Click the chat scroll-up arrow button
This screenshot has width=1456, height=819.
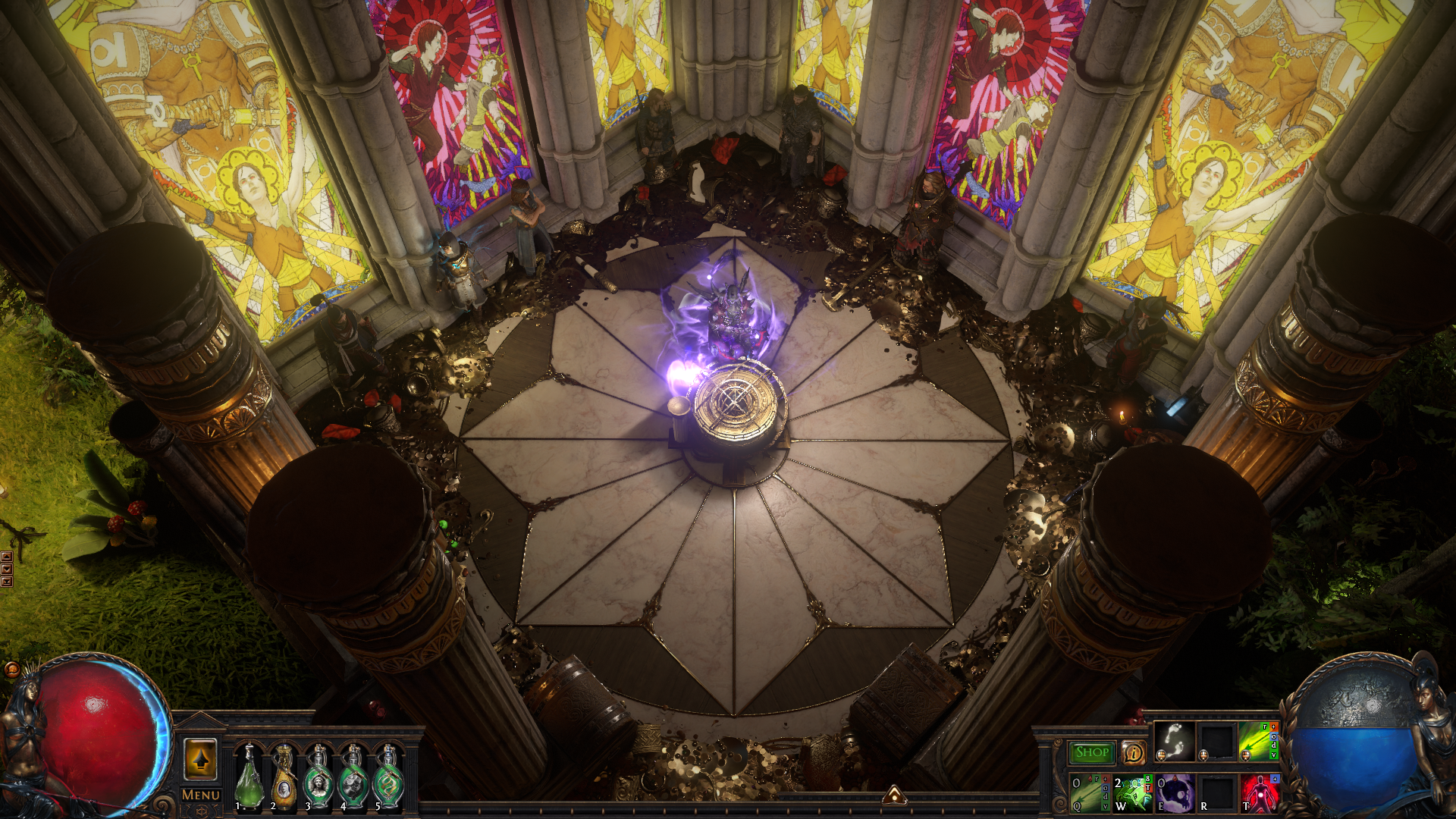7,557
